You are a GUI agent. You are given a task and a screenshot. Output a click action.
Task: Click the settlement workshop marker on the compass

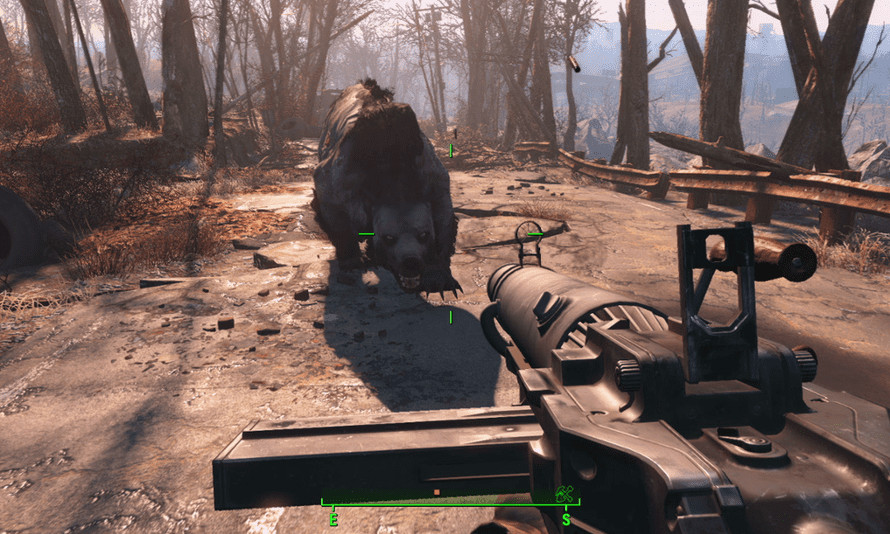pyautogui.click(x=565, y=493)
